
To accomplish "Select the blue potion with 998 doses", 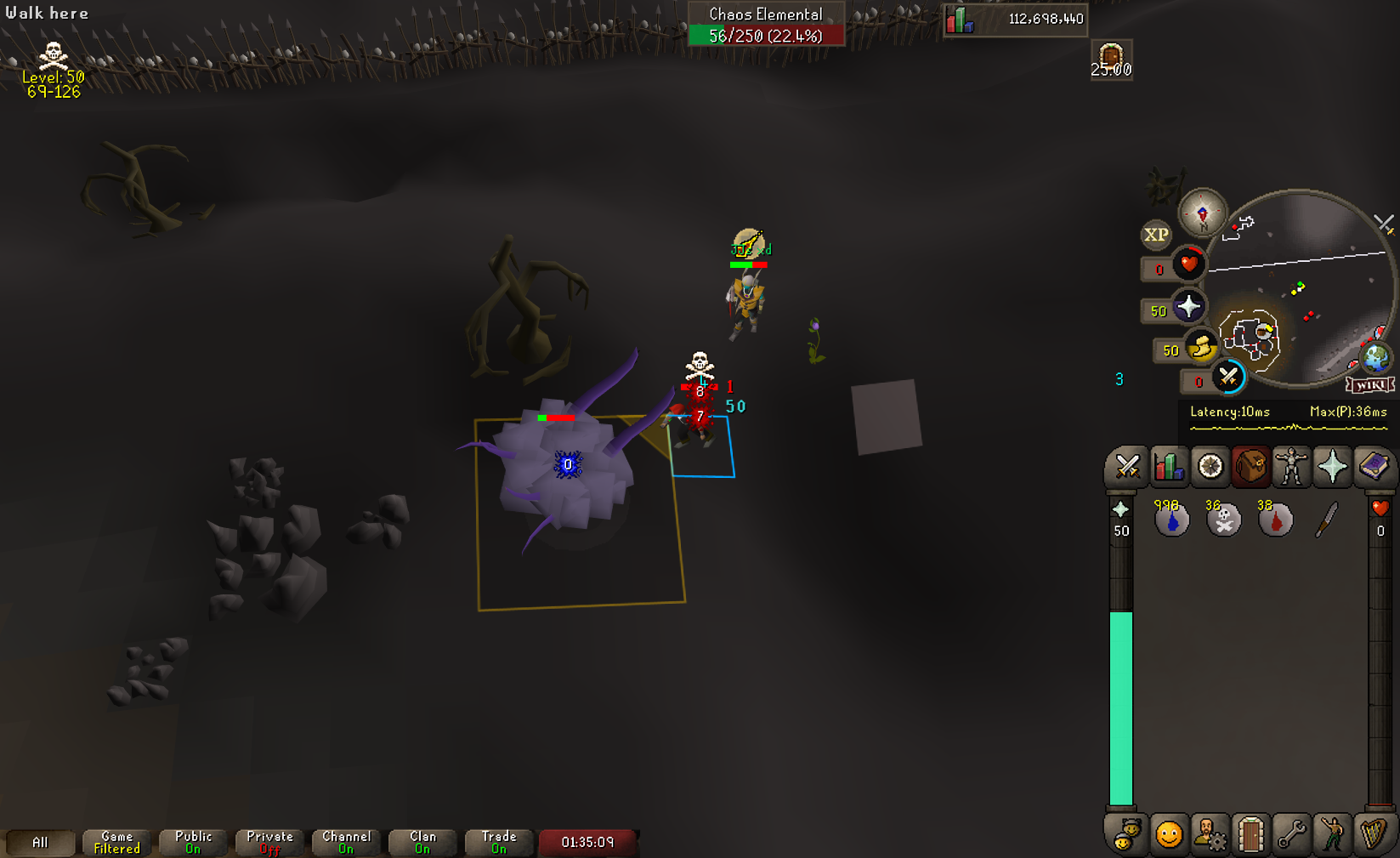I will [1171, 519].
